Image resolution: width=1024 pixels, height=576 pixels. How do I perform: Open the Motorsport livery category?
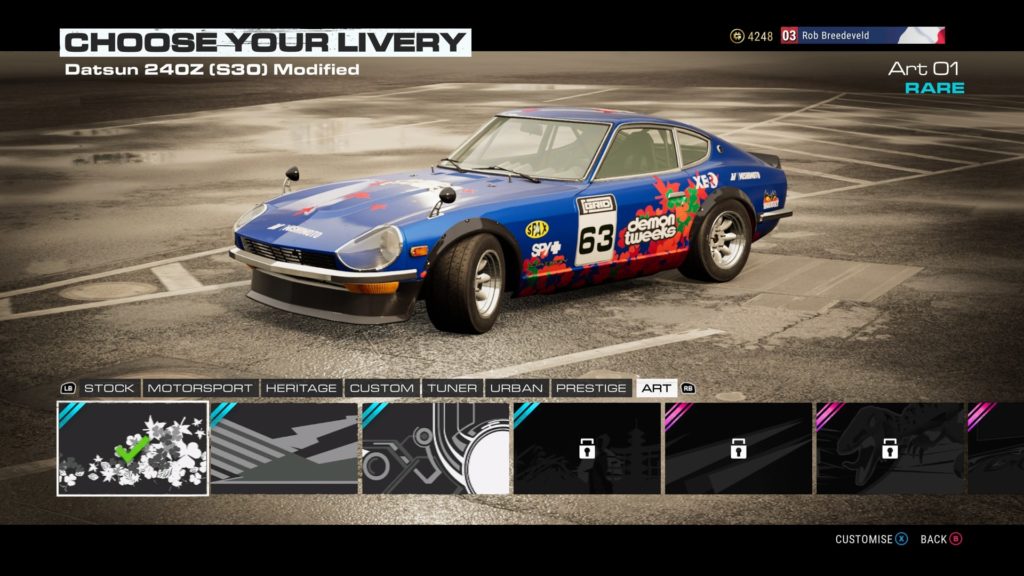point(201,388)
